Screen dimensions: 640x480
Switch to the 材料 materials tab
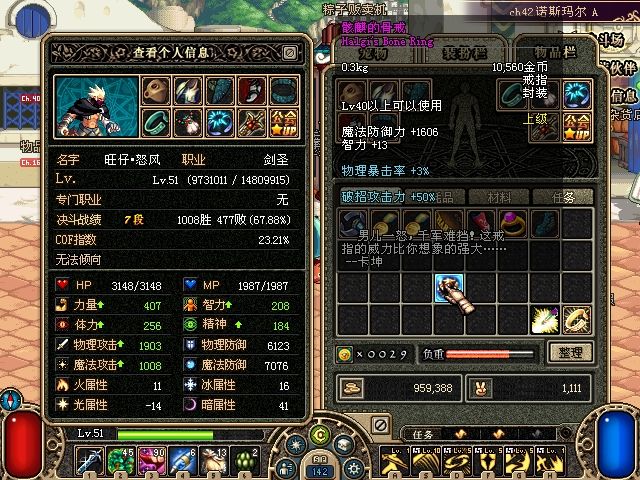(497, 196)
